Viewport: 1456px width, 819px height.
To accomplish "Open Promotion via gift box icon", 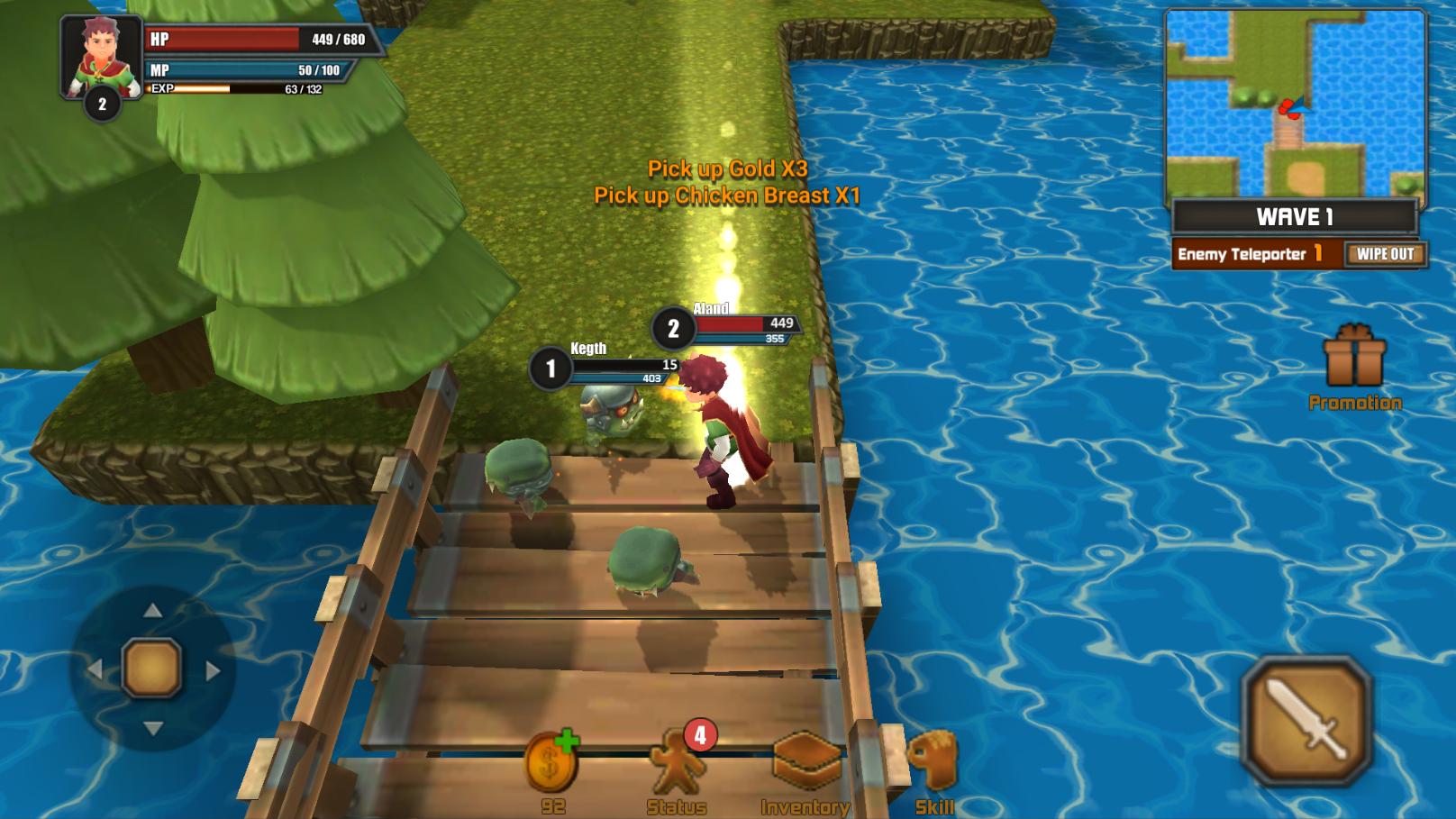I will (x=1353, y=360).
